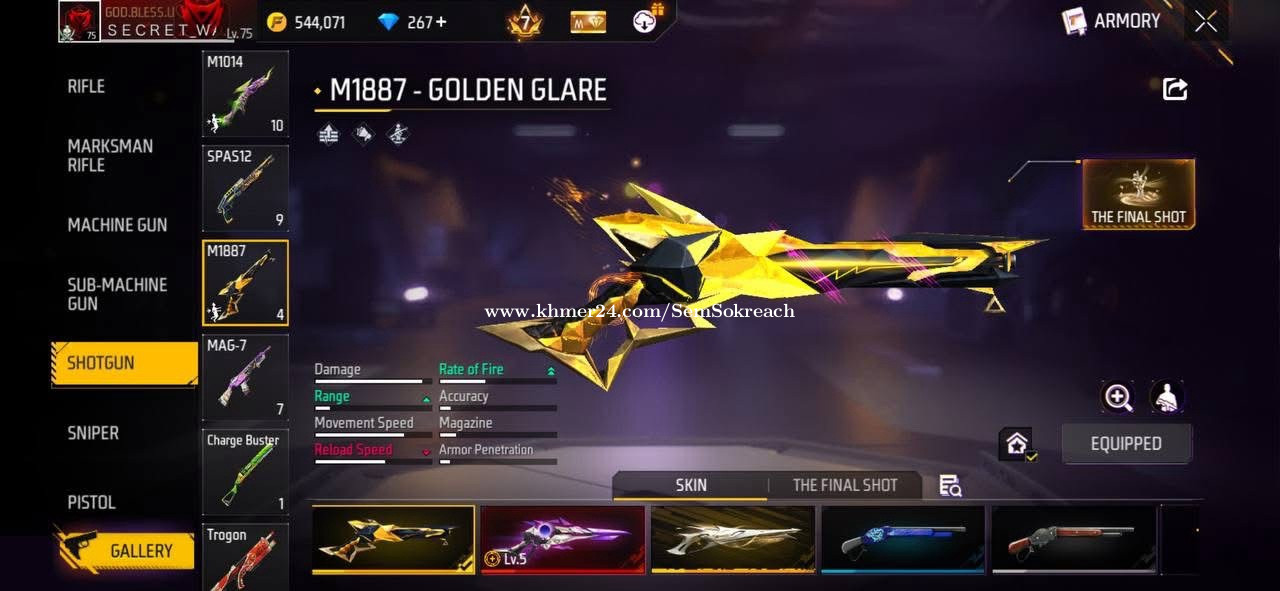
Task: Choose the SPAS12 shotgun thumbnail
Action: 245,189
